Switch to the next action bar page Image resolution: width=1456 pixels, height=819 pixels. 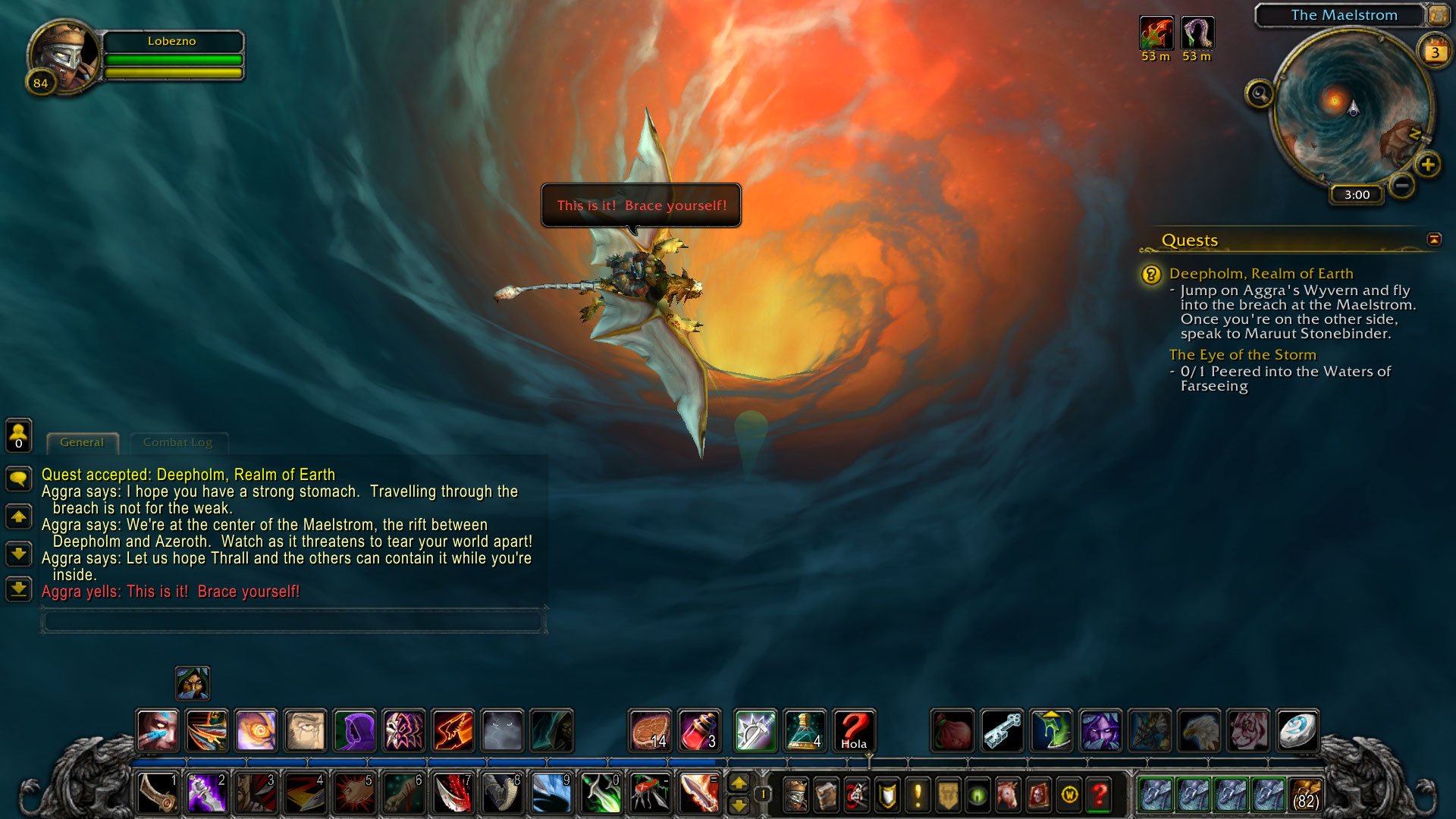[x=739, y=783]
